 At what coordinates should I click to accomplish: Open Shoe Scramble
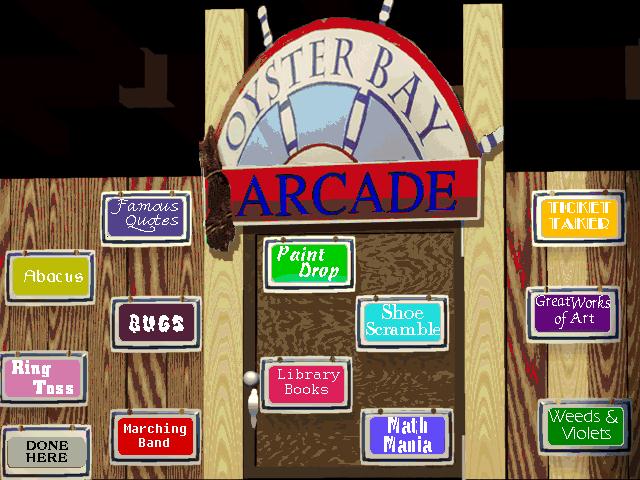pyautogui.click(x=402, y=322)
